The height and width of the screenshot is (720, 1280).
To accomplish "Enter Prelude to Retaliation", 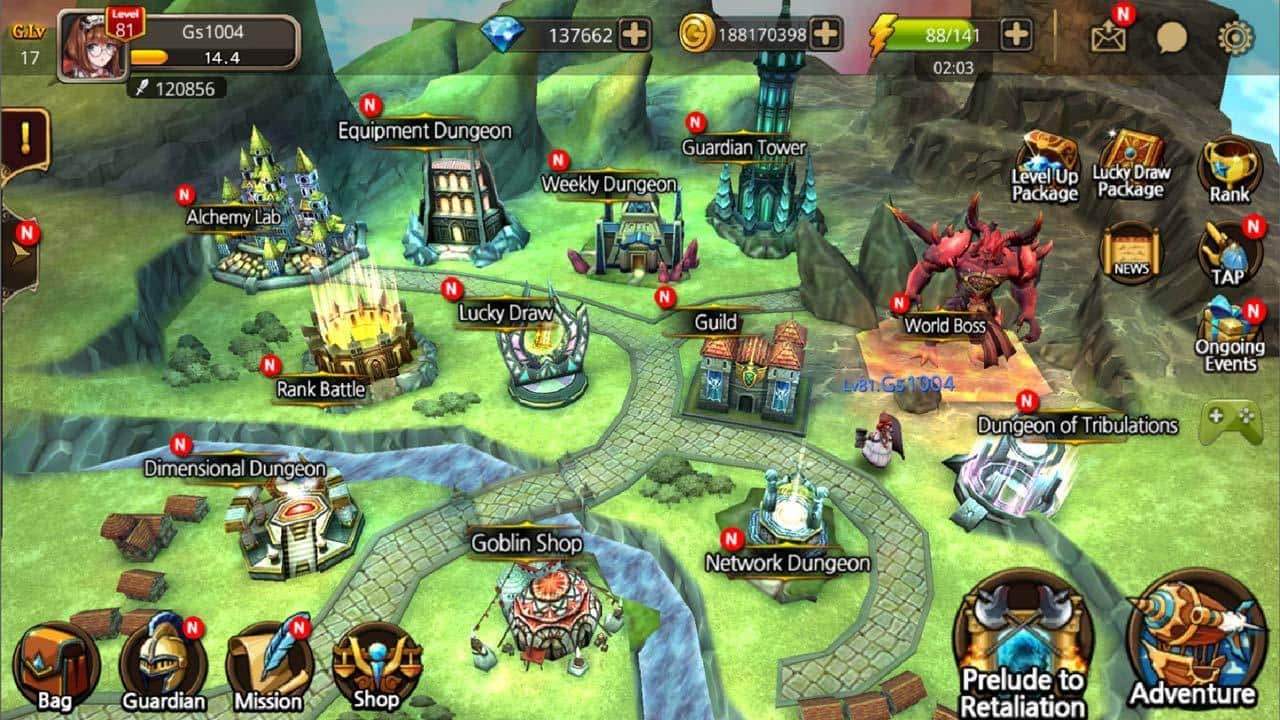I will coord(1022,645).
